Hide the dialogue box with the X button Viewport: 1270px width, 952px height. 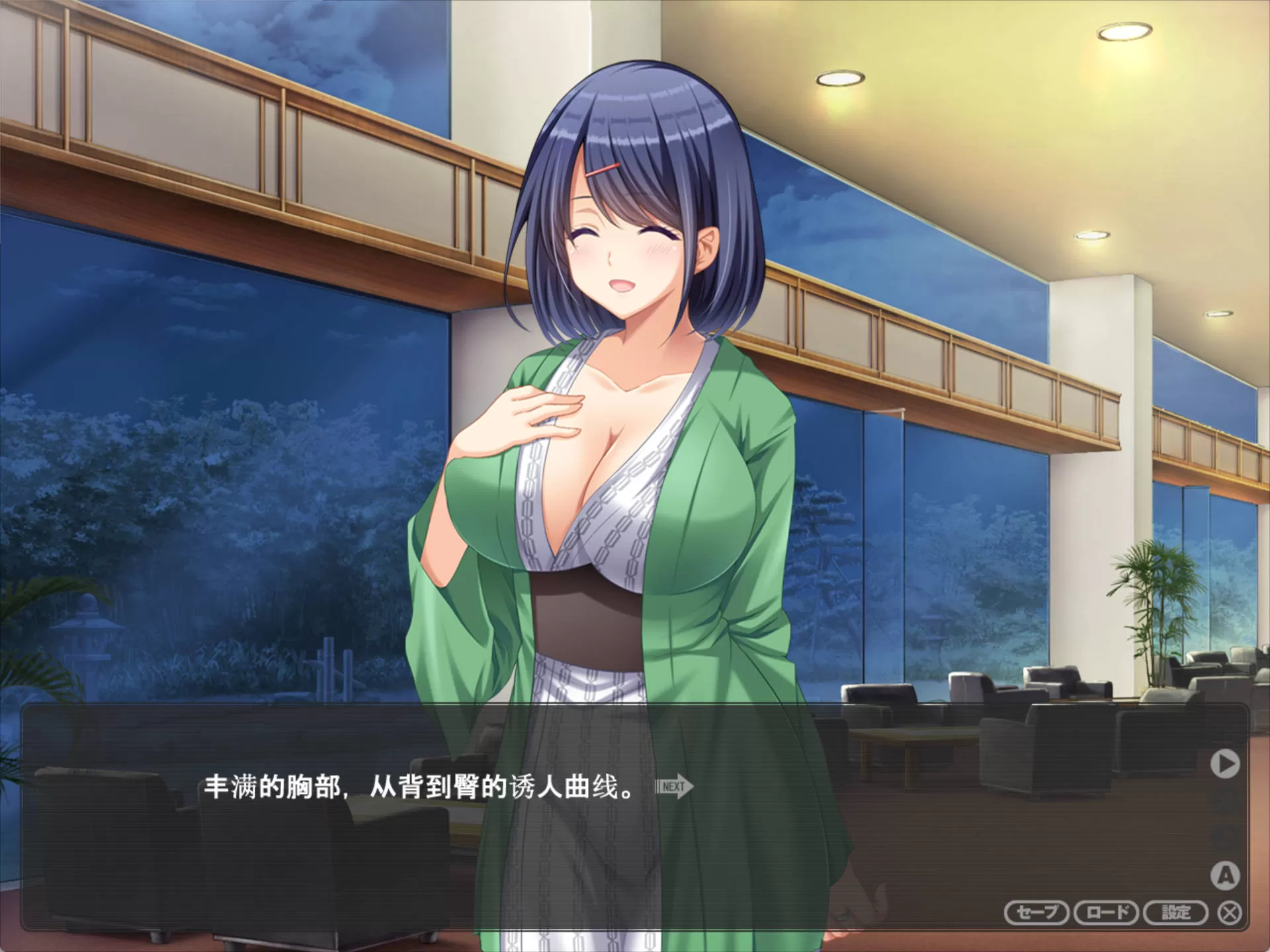(x=1230, y=913)
